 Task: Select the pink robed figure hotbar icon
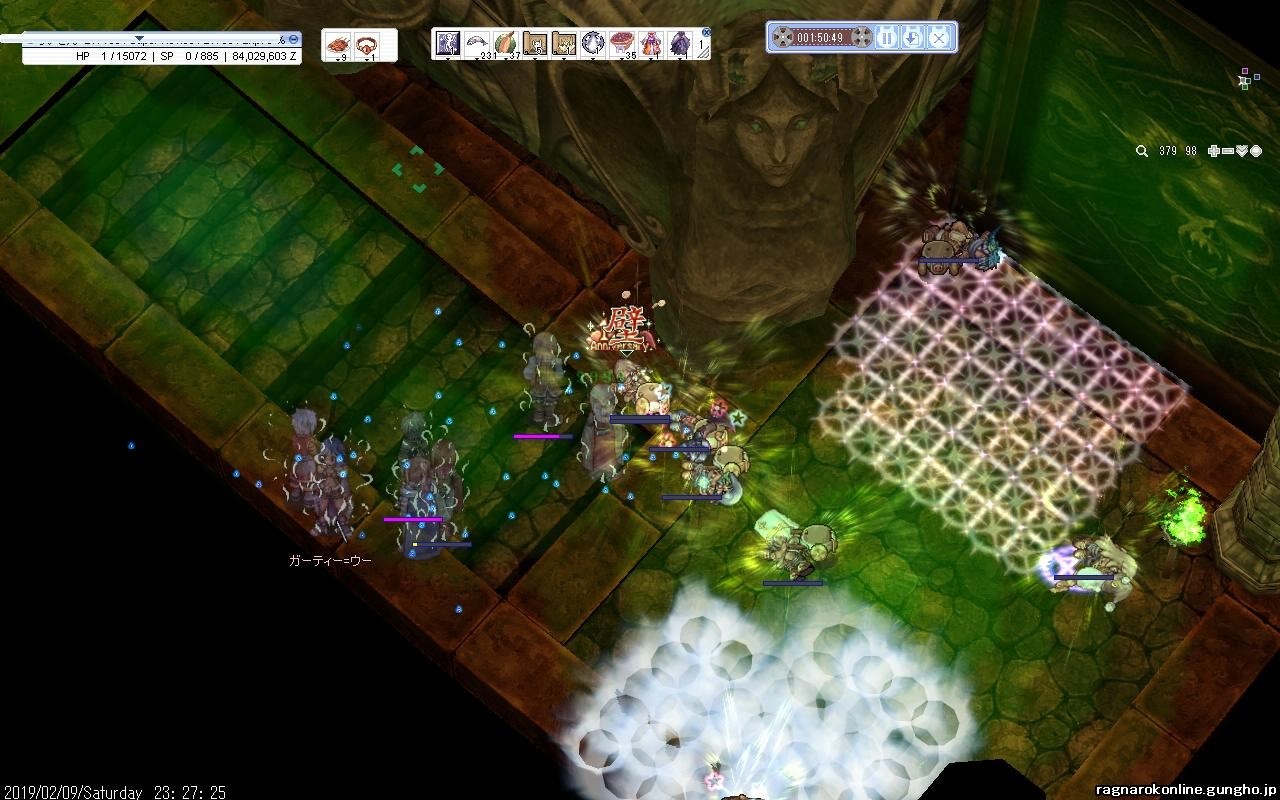pos(651,43)
